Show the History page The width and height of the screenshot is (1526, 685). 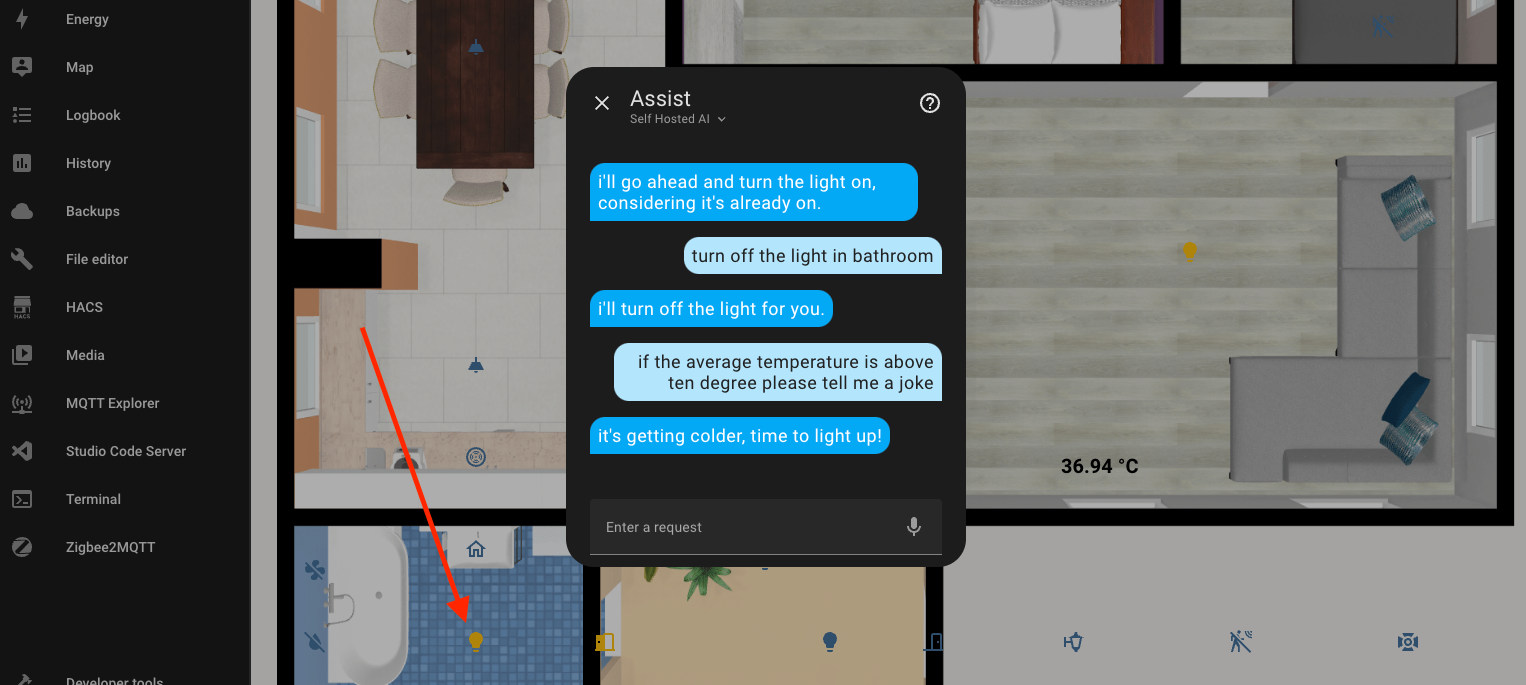(88, 163)
